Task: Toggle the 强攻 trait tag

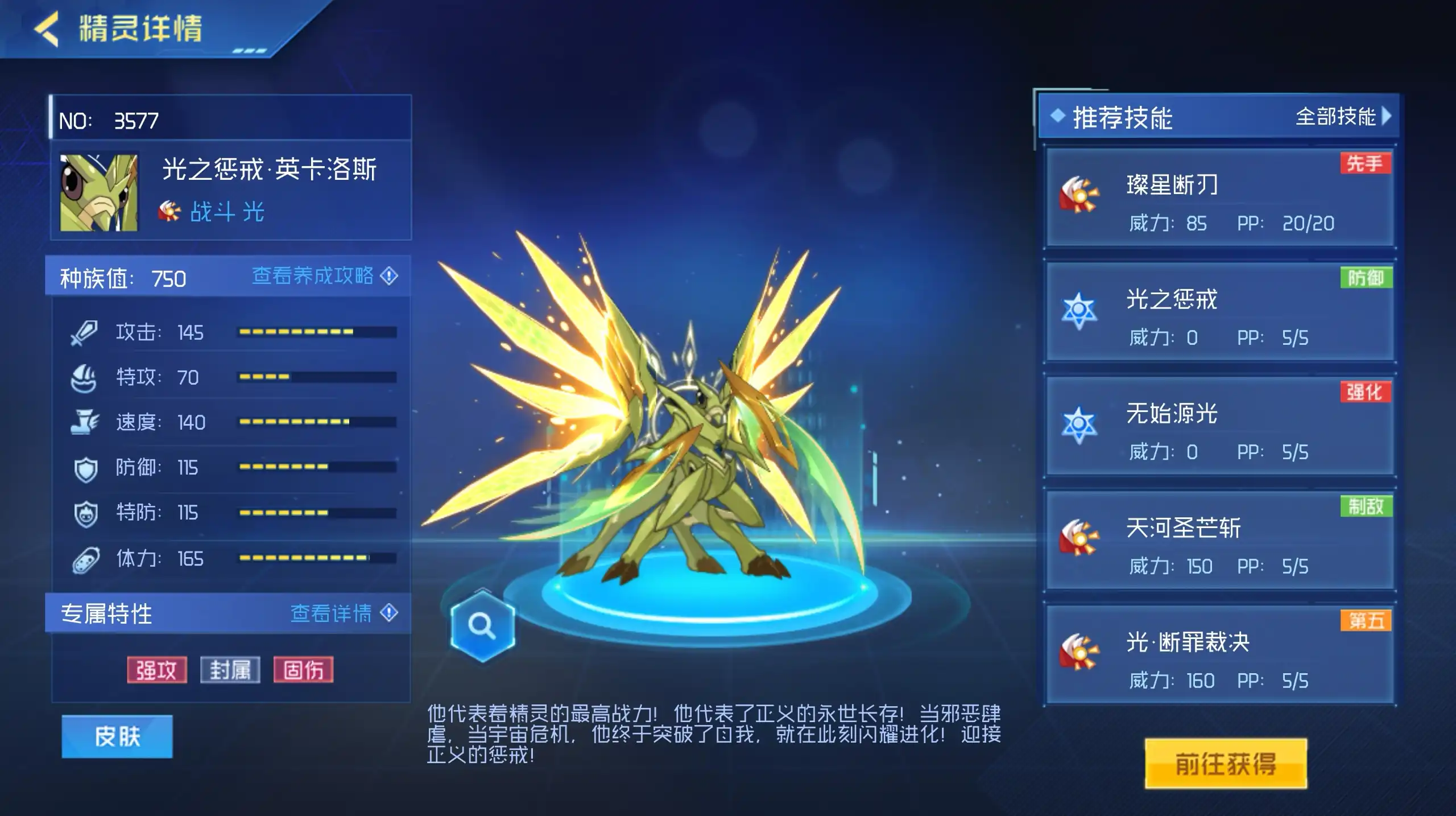Action: click(x=158, y=670)
